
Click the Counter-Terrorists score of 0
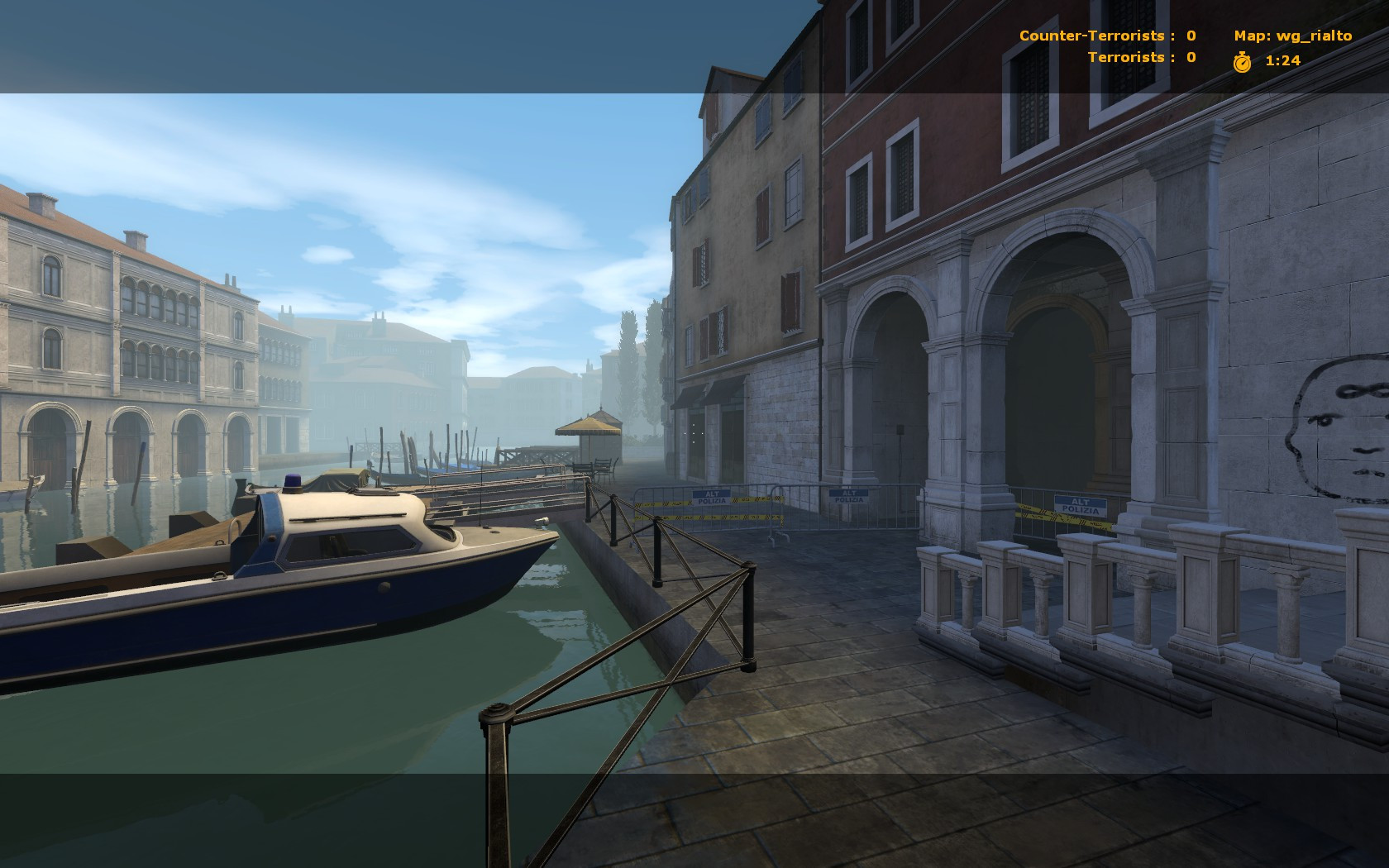(1189, 36)
